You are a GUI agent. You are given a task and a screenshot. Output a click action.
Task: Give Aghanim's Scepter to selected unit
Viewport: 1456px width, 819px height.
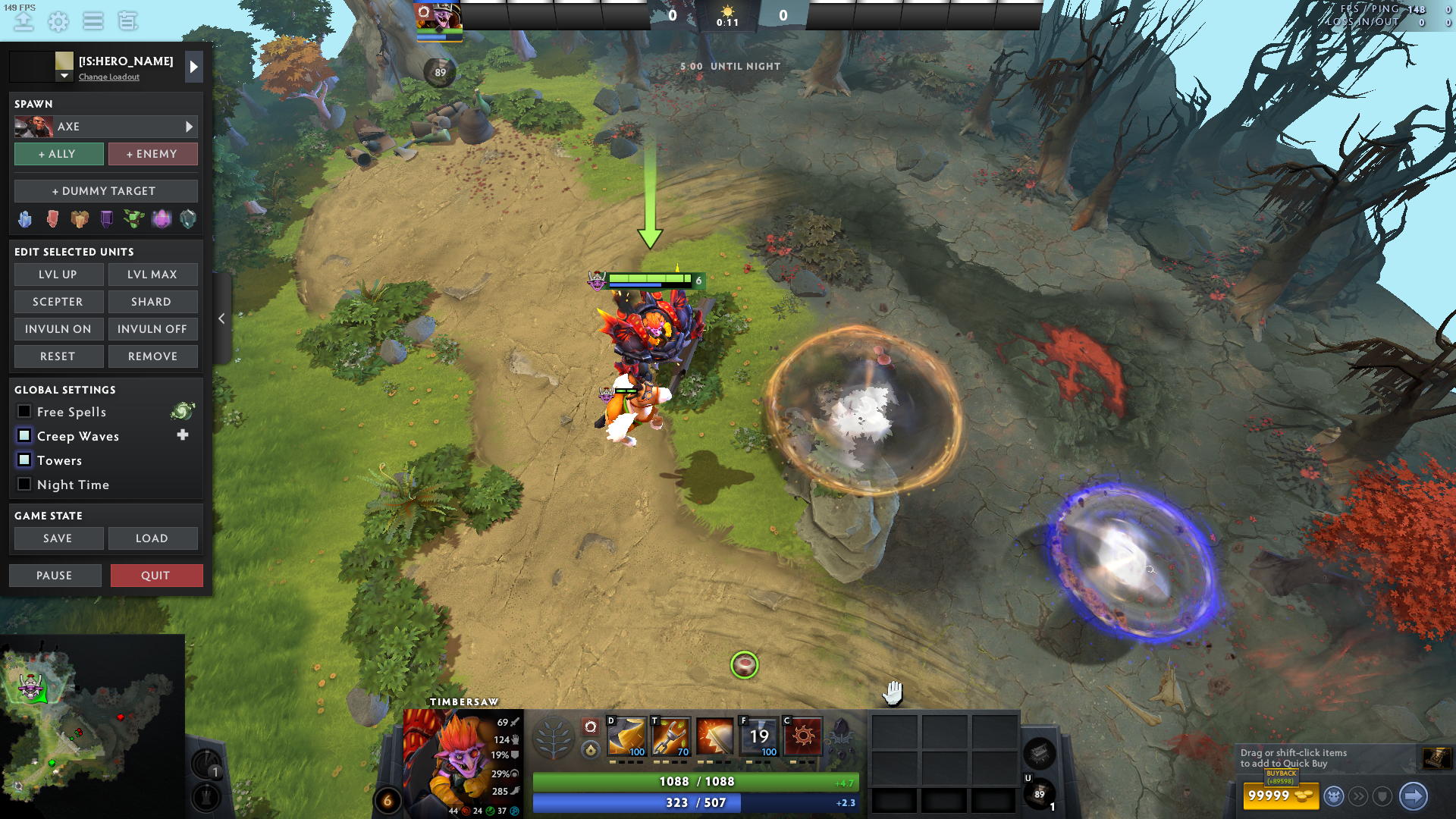coord(58,302)
